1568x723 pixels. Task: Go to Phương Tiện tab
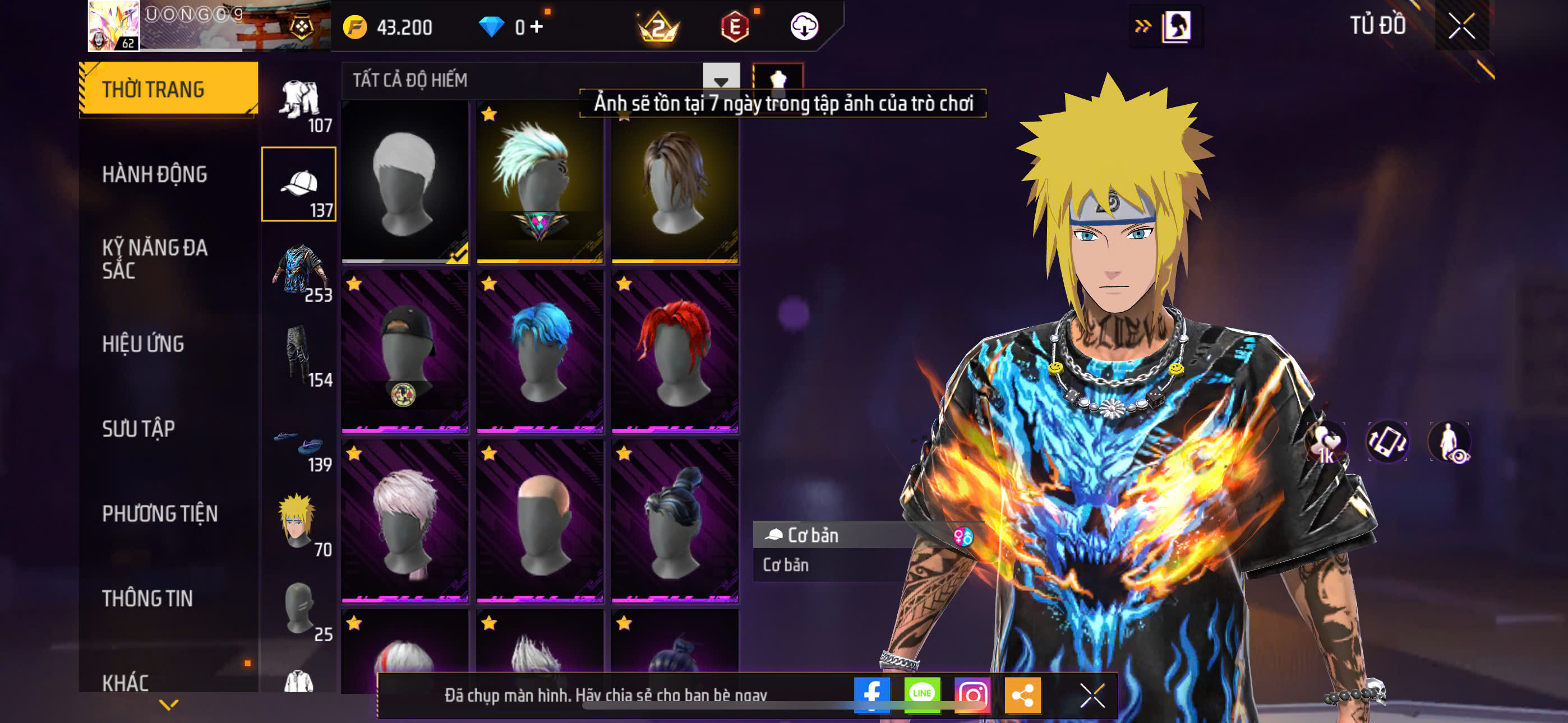[x=159, y=513]
